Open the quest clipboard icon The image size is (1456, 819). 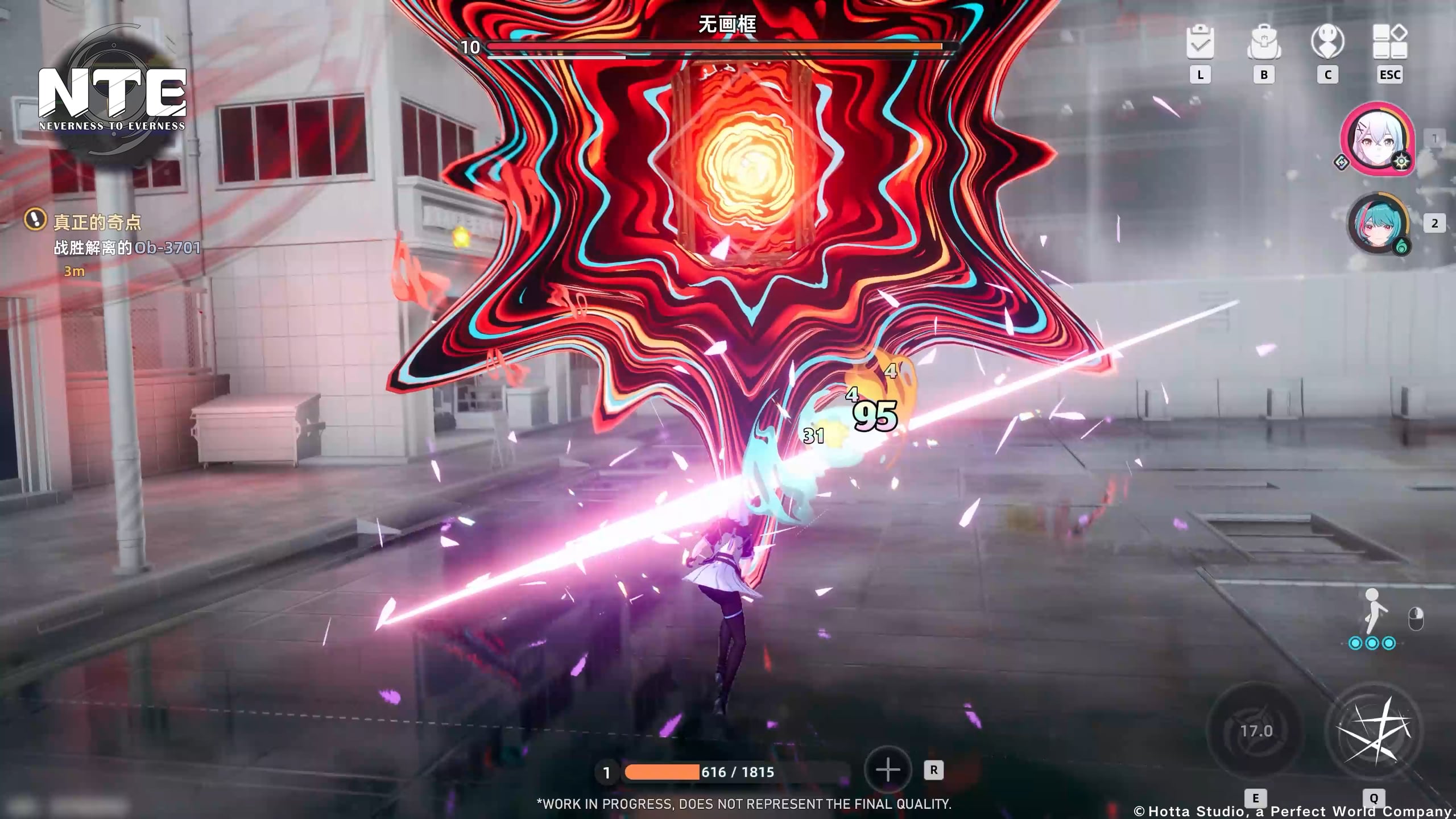click(1200, 42)
